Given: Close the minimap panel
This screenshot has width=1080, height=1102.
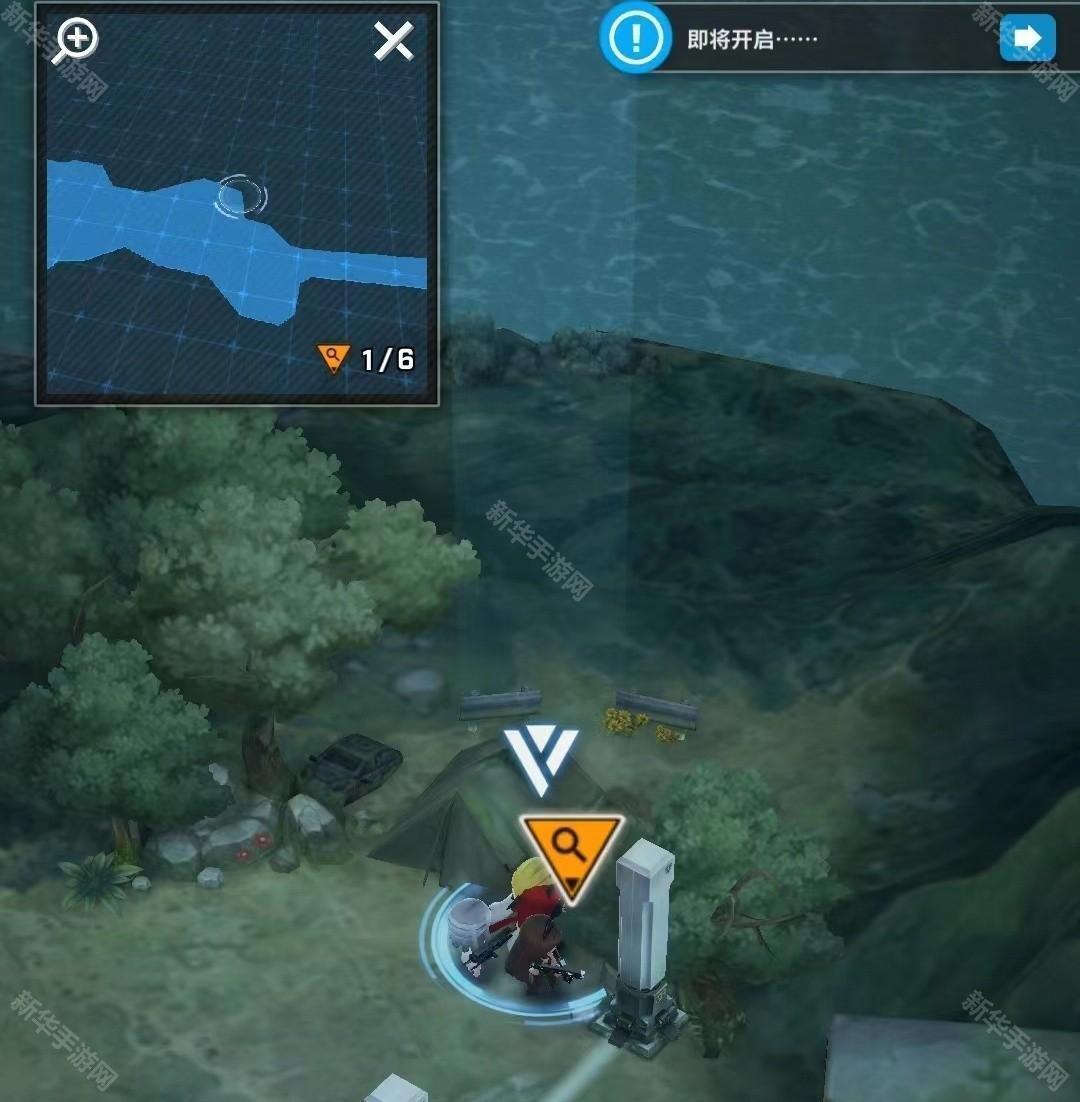Looking at the screenshot, I should coord(393,42).
